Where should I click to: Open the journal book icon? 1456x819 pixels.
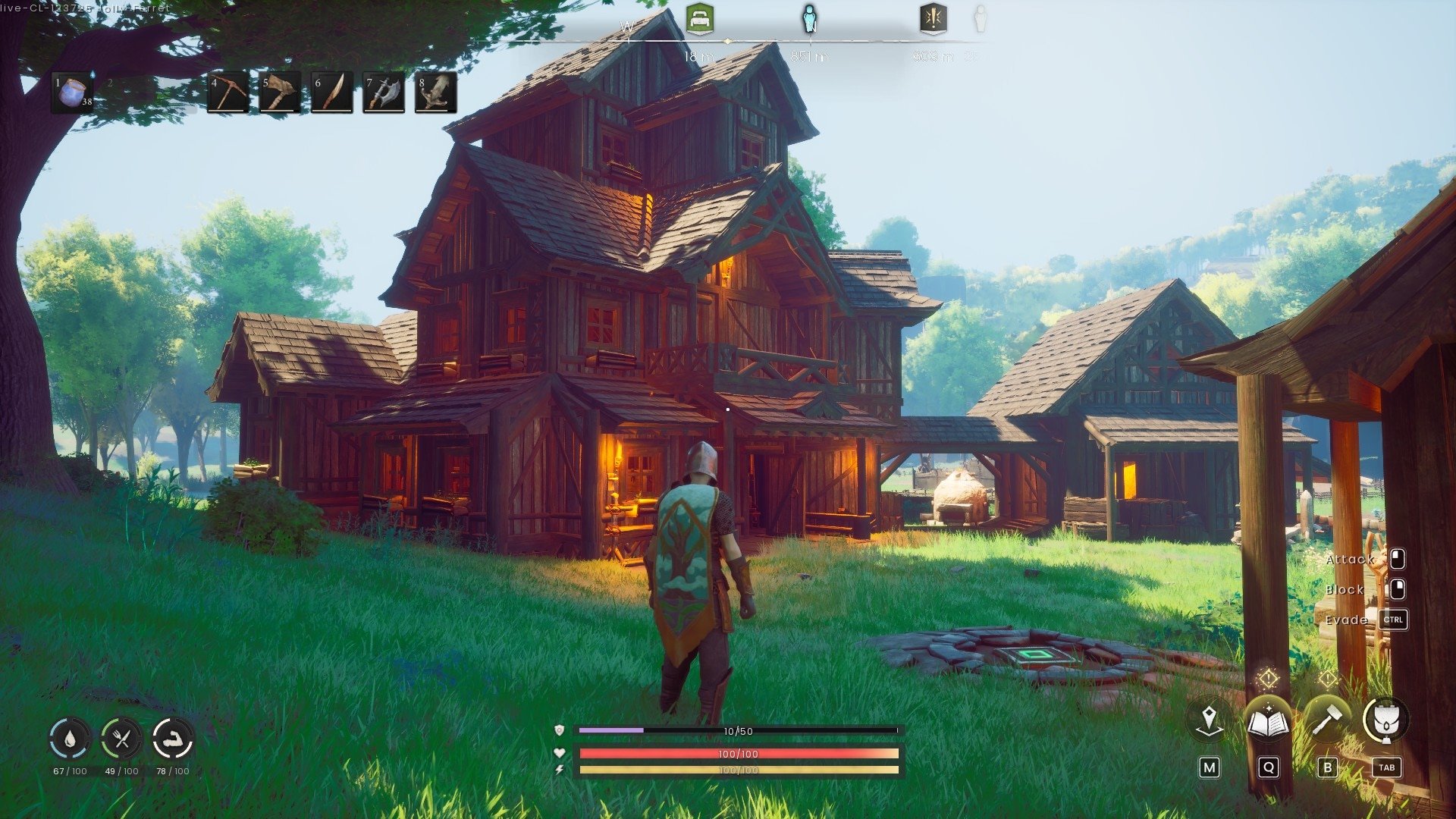click(1268, 720)
